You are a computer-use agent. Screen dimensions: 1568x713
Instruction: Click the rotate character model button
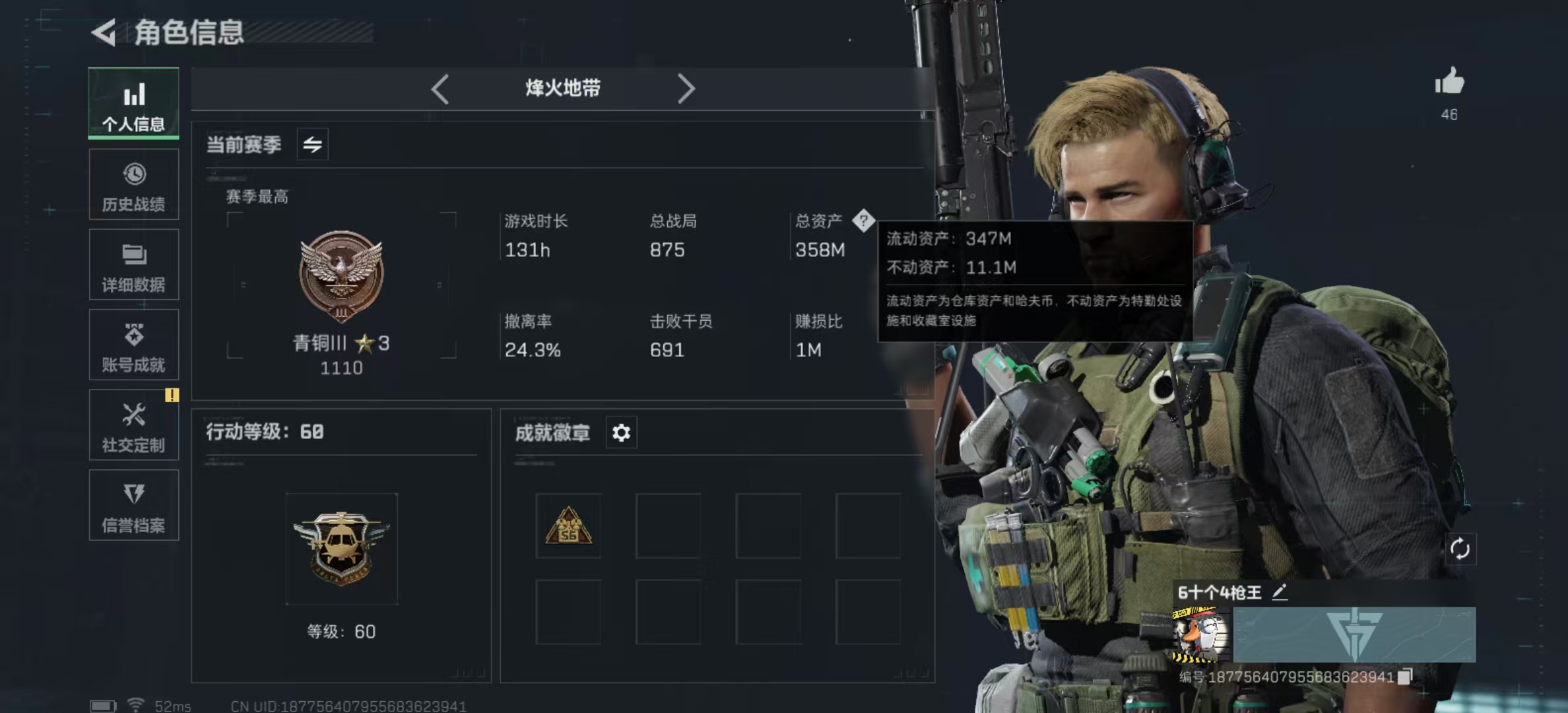pos(1460,549)
